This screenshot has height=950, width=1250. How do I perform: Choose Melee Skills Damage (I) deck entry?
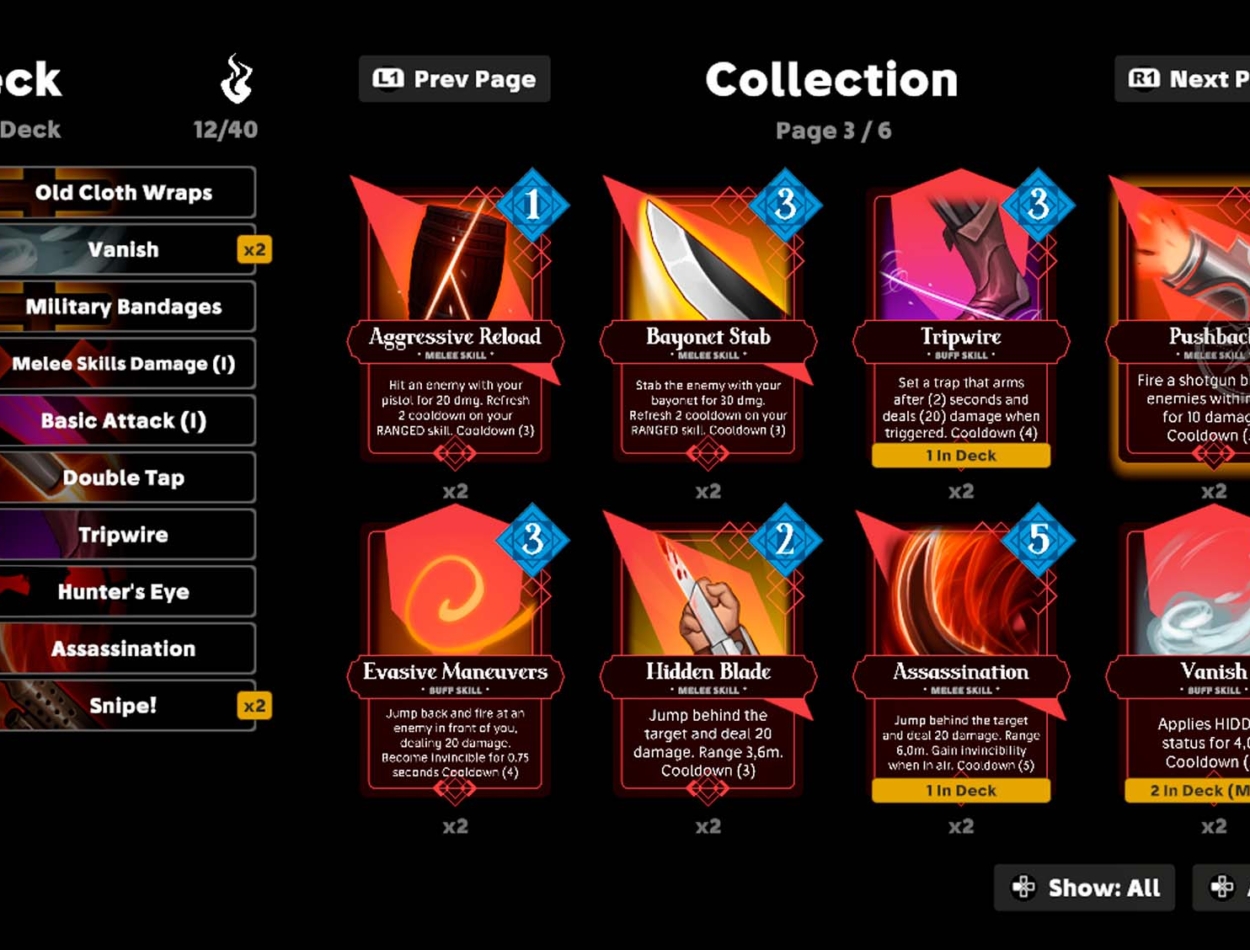pyautogui.click(x=124, y=364)
